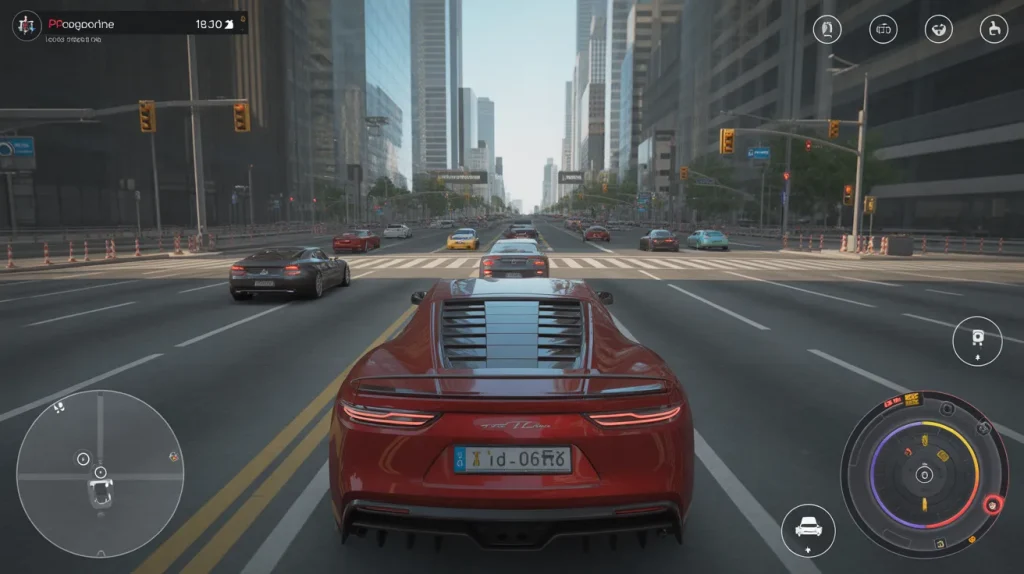Click the circular minimap

pyautogui.click(x=100, y=473)
